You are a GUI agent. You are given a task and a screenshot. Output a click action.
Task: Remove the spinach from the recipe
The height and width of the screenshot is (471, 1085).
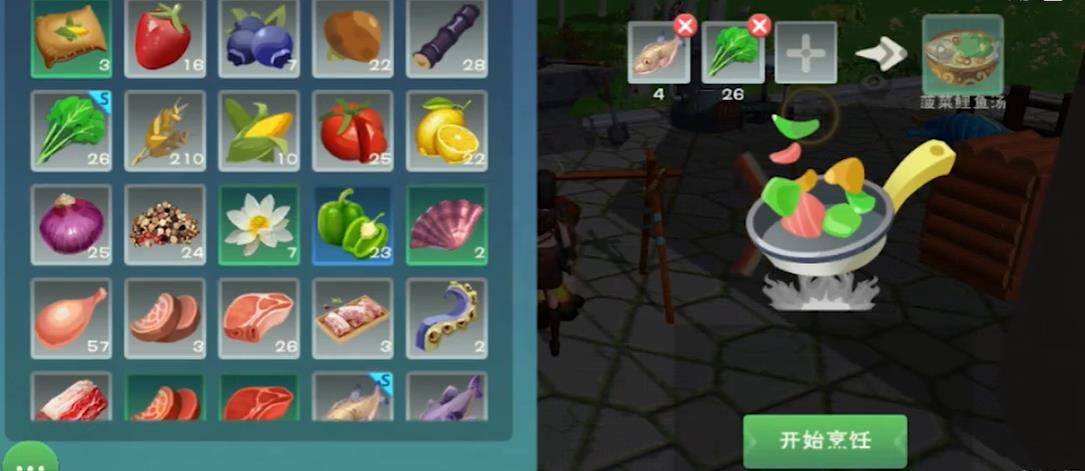pyautogui.click(x=759, y=26)
